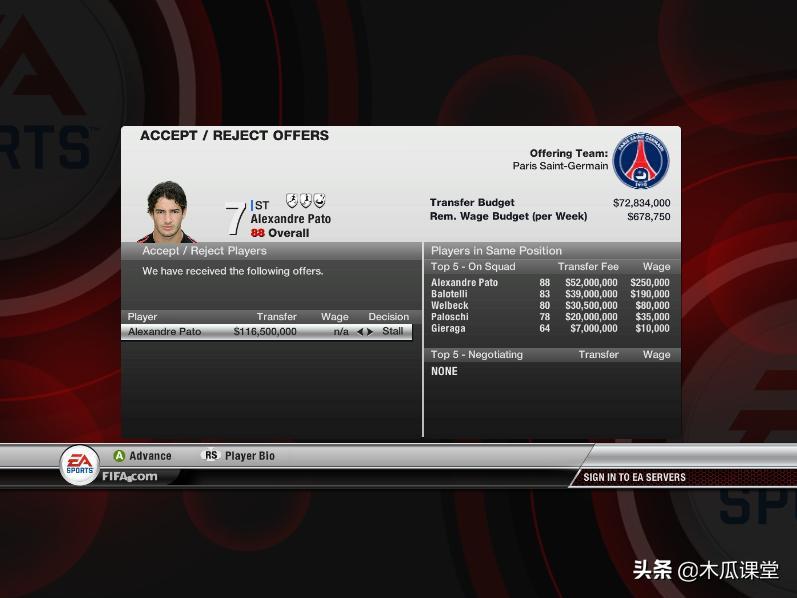Select Balotelli in the squad list
797x598 pixels.
449,295
